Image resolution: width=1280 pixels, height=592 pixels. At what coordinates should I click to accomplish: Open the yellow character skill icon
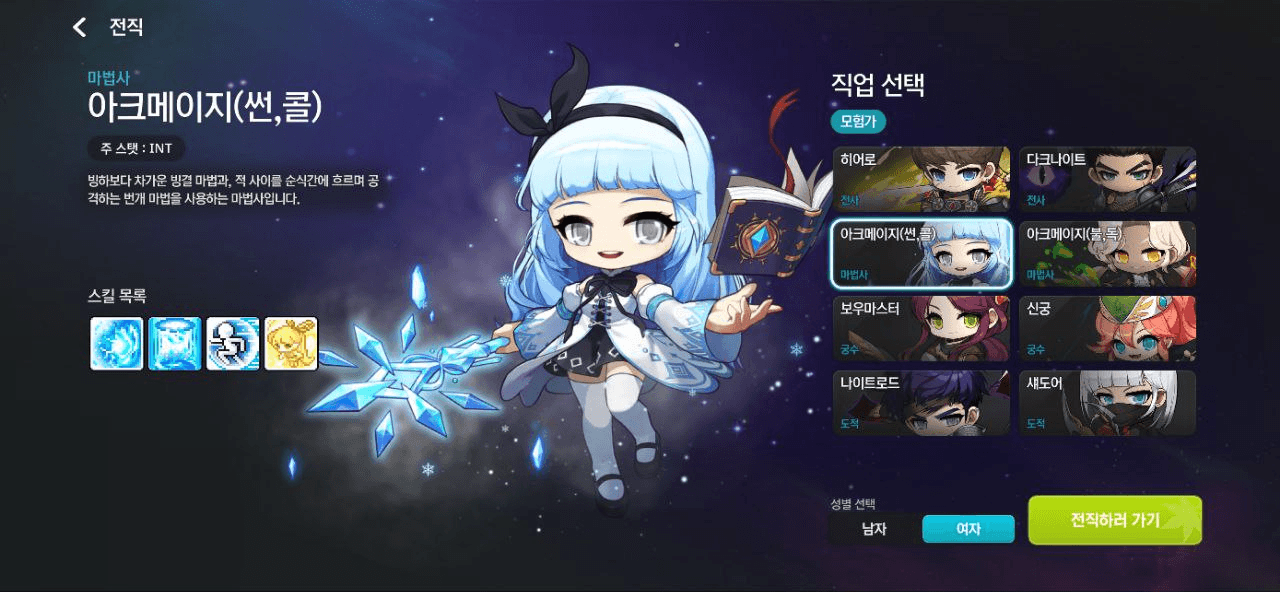[x=291, y=344]
